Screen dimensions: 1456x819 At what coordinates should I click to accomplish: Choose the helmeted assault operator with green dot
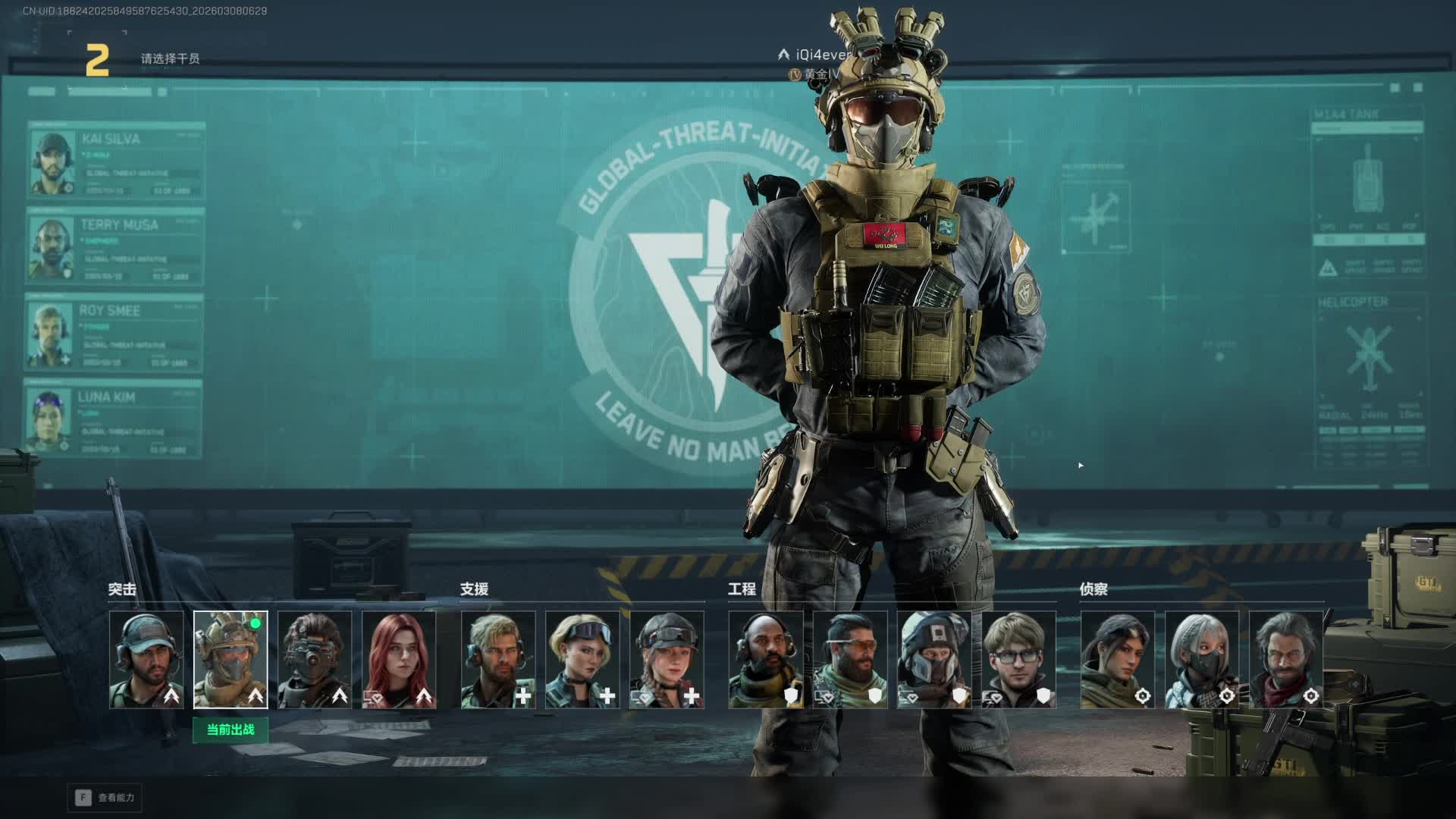pos(231,660)
